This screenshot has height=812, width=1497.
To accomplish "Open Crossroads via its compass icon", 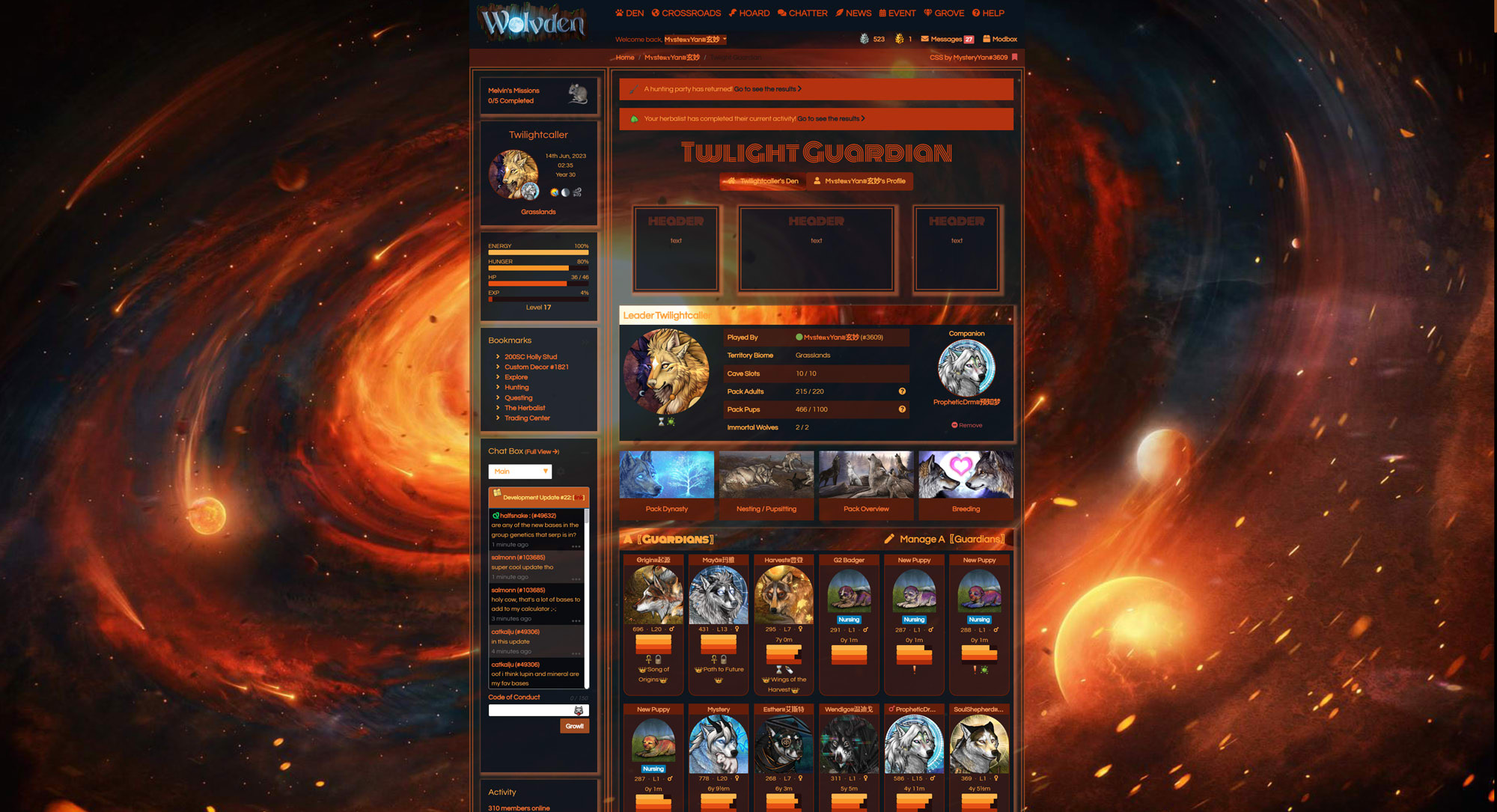I will click(x=654, y=13).
